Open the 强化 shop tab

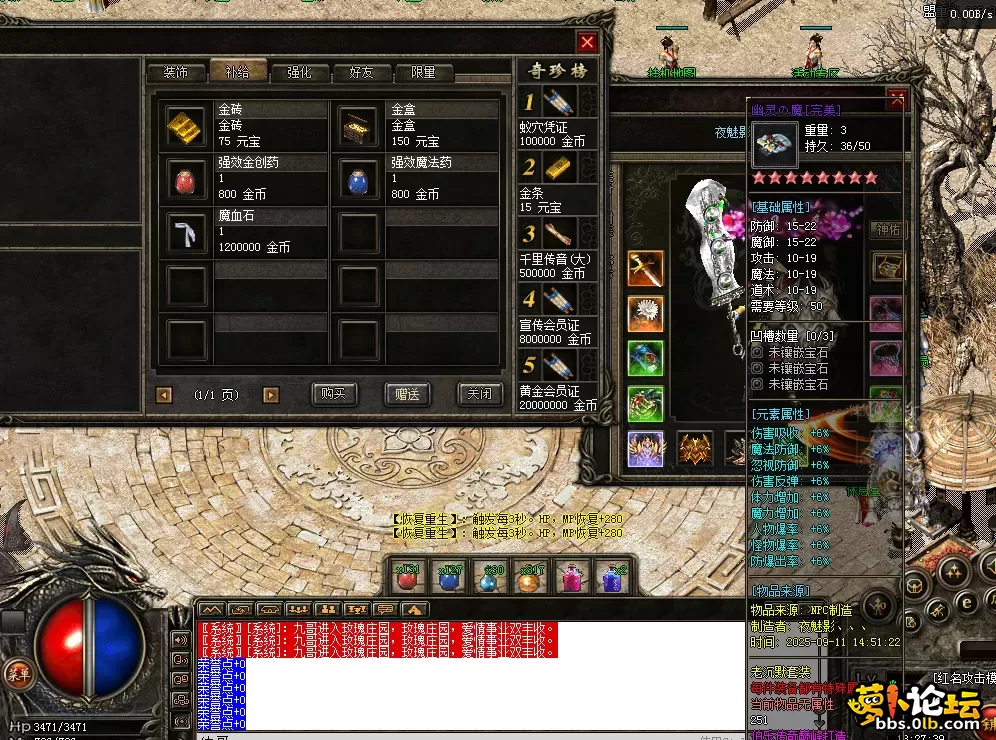pos(299,72)
